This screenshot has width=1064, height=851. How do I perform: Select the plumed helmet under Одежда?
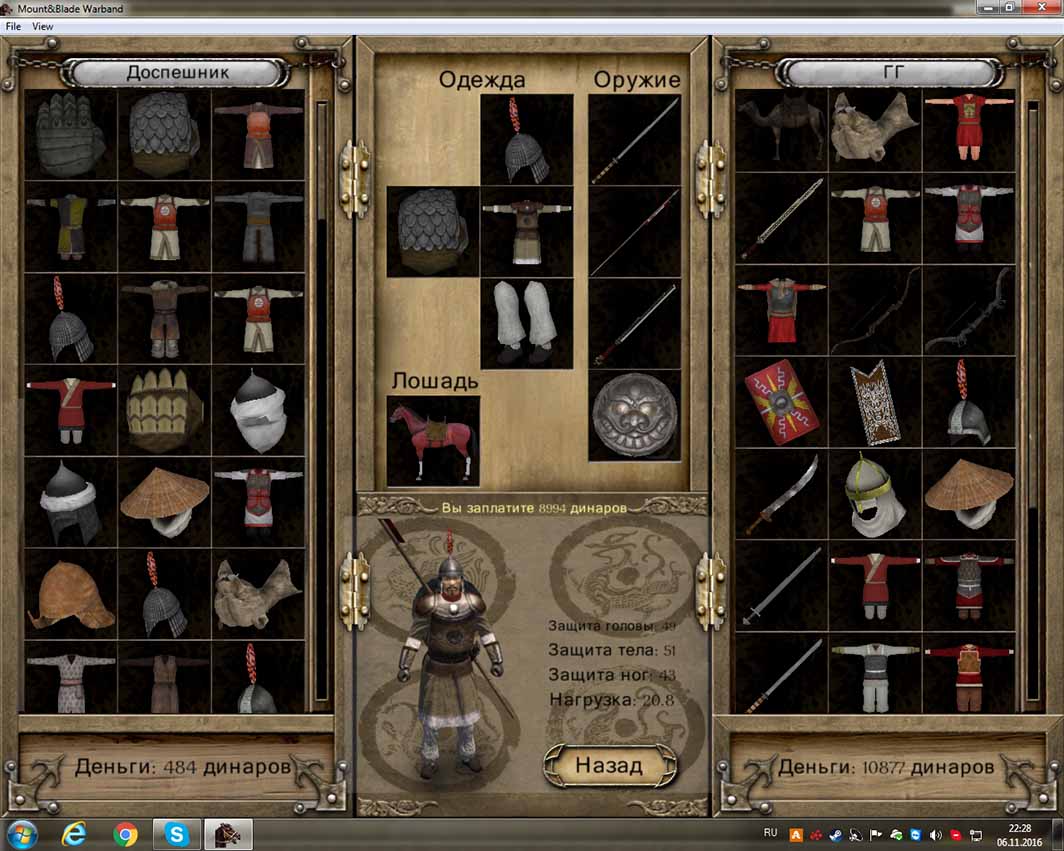coord(527,140)
